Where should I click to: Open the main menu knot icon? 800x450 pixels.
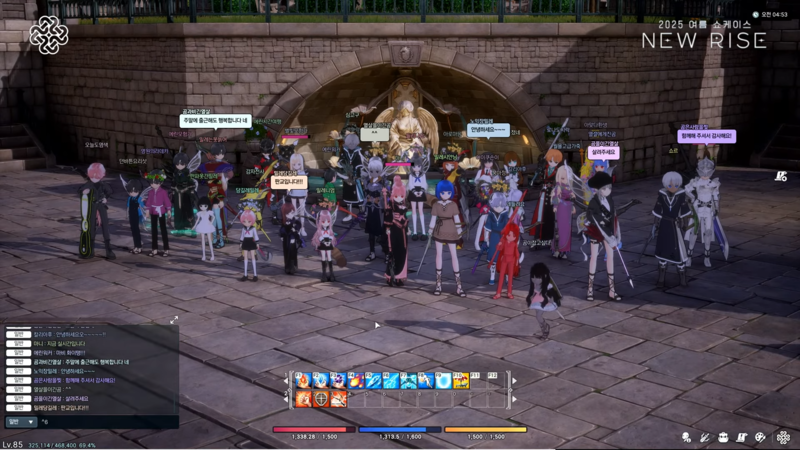point(783,437)
